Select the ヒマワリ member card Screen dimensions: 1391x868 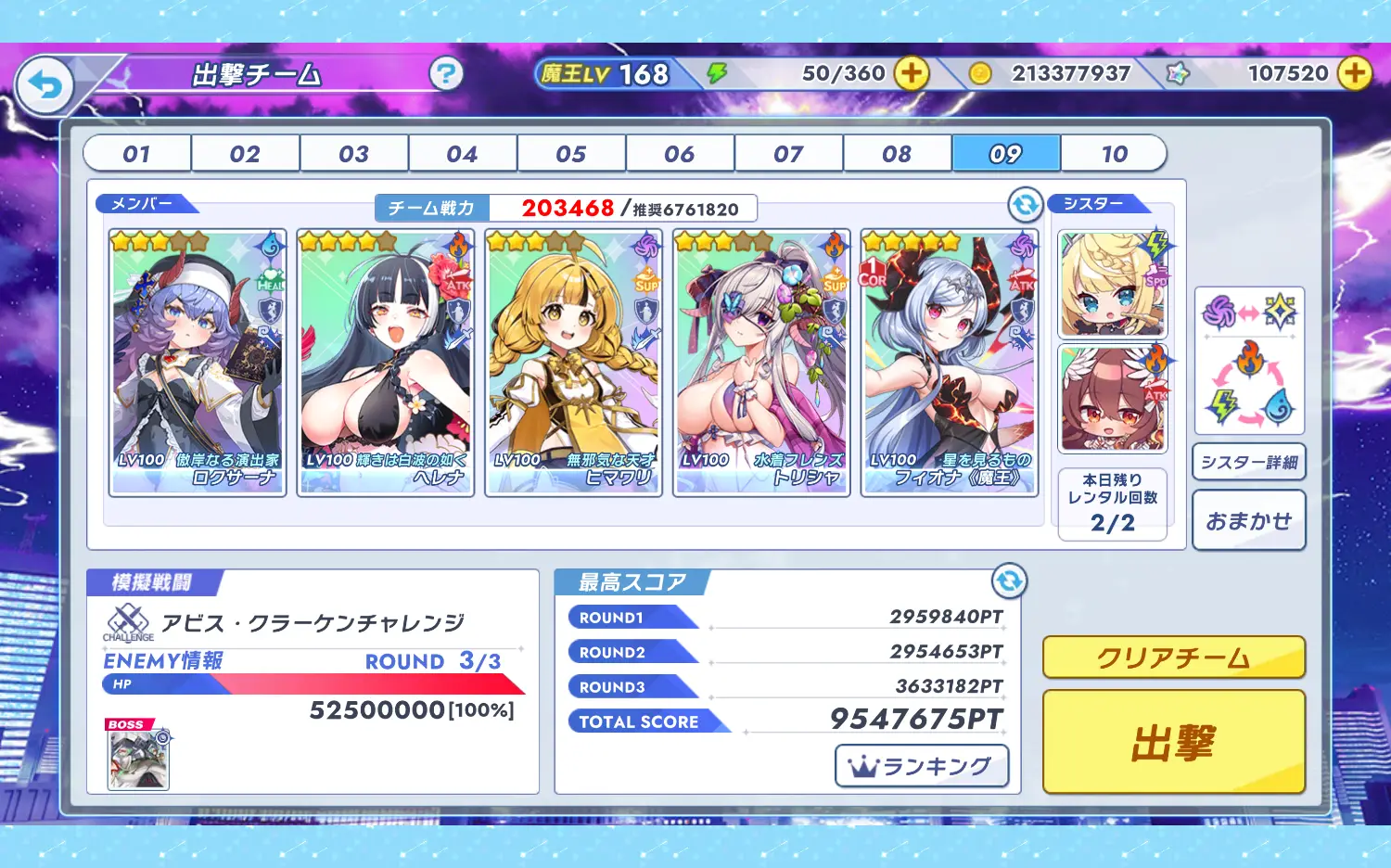573,363
